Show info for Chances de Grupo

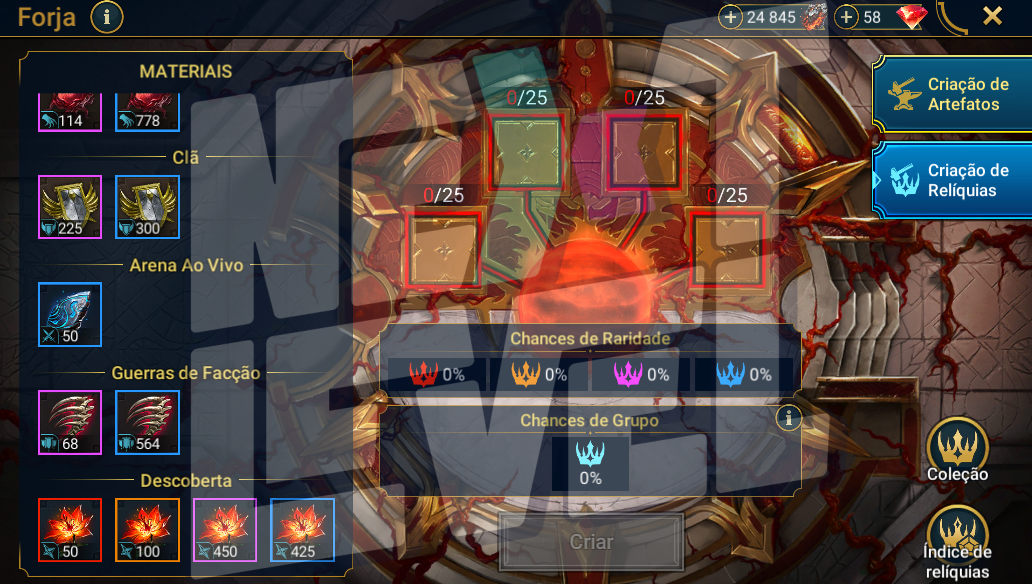[x=789, y=418]
